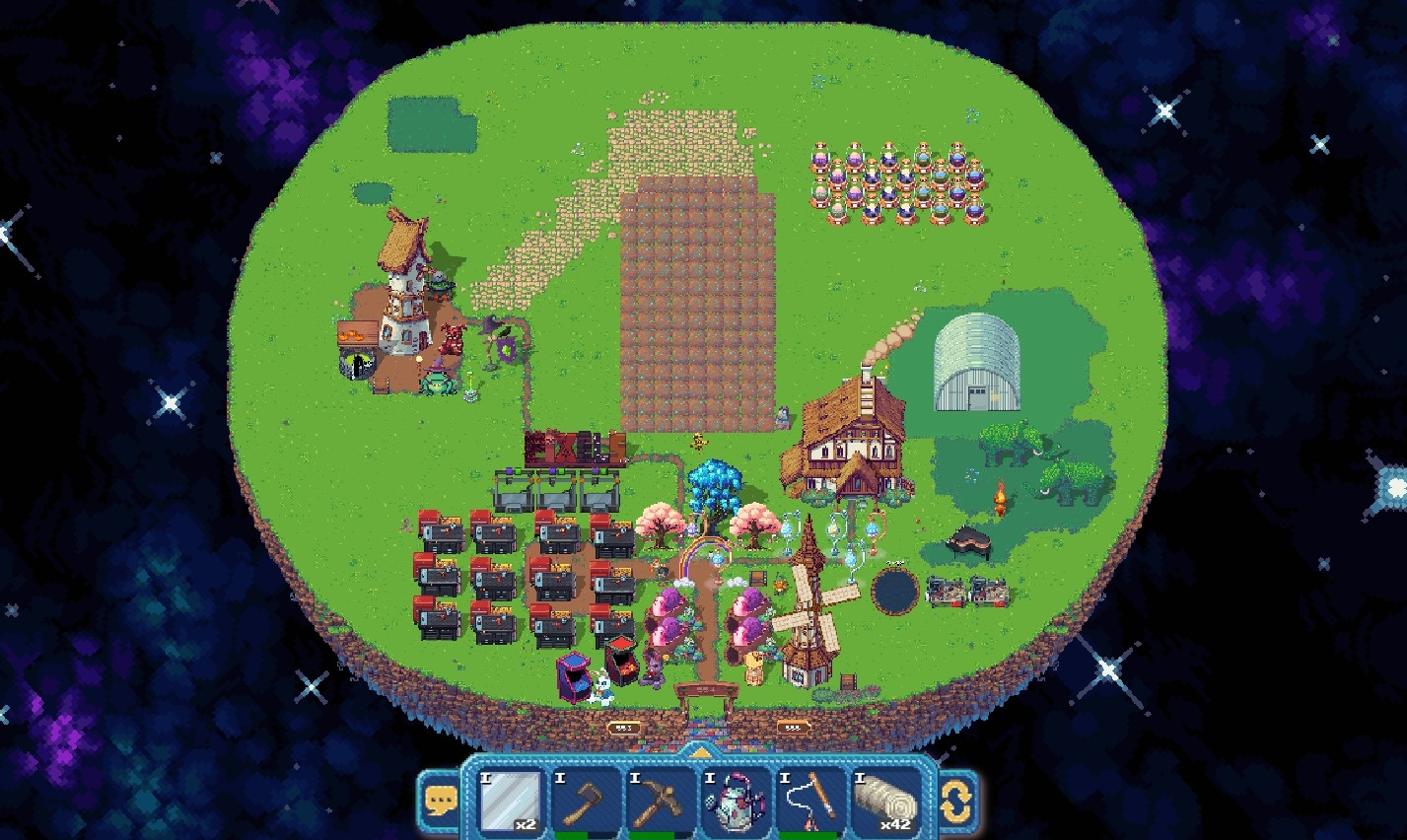Open the chat speech bubble
The height and width of the screenshot is (840, 1407).
(439, 799)
